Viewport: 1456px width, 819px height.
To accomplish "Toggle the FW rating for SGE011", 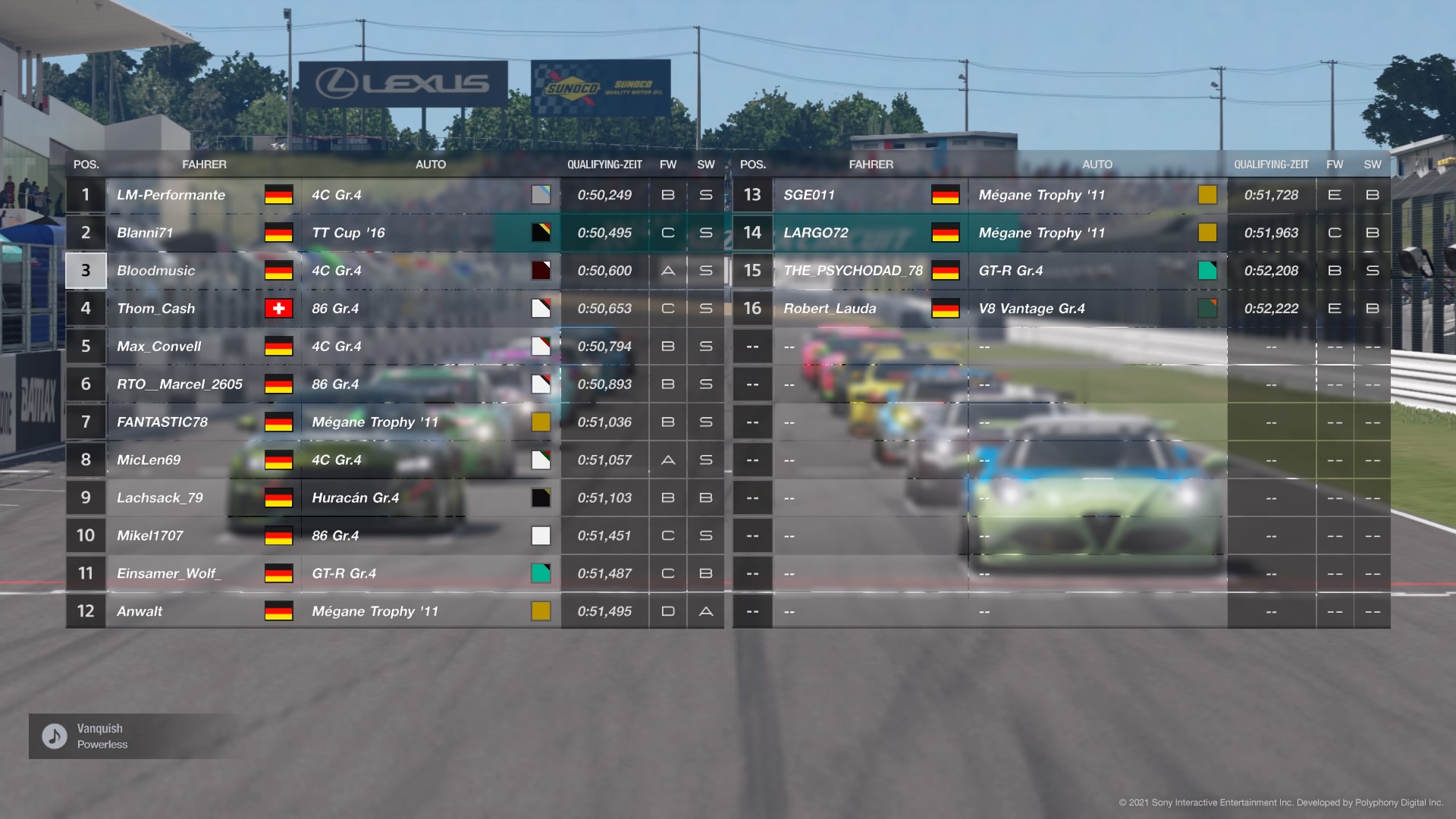I will click(x=1335, y=195).
